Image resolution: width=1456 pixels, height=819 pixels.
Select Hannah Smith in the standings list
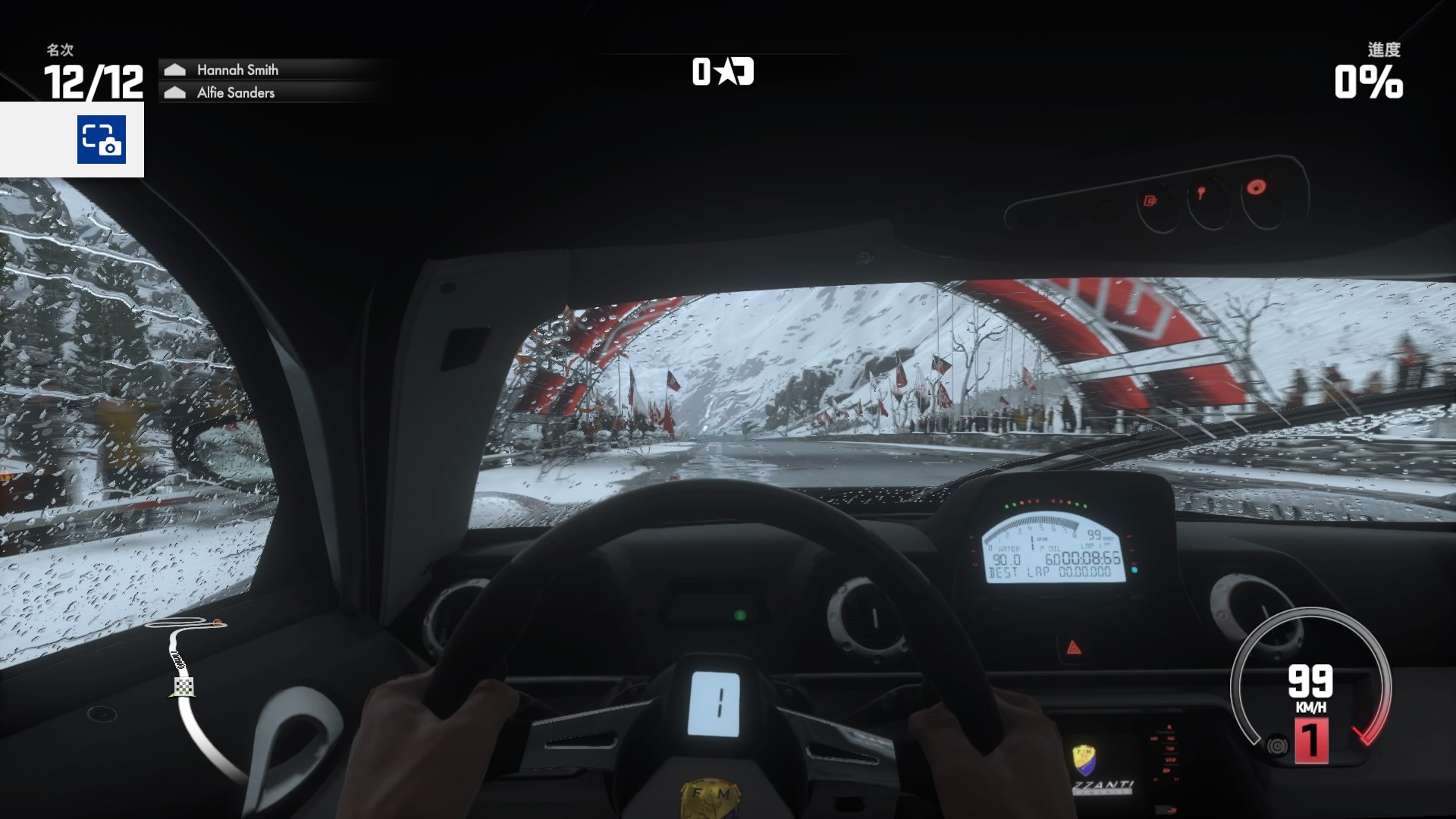tap(237, 70)
